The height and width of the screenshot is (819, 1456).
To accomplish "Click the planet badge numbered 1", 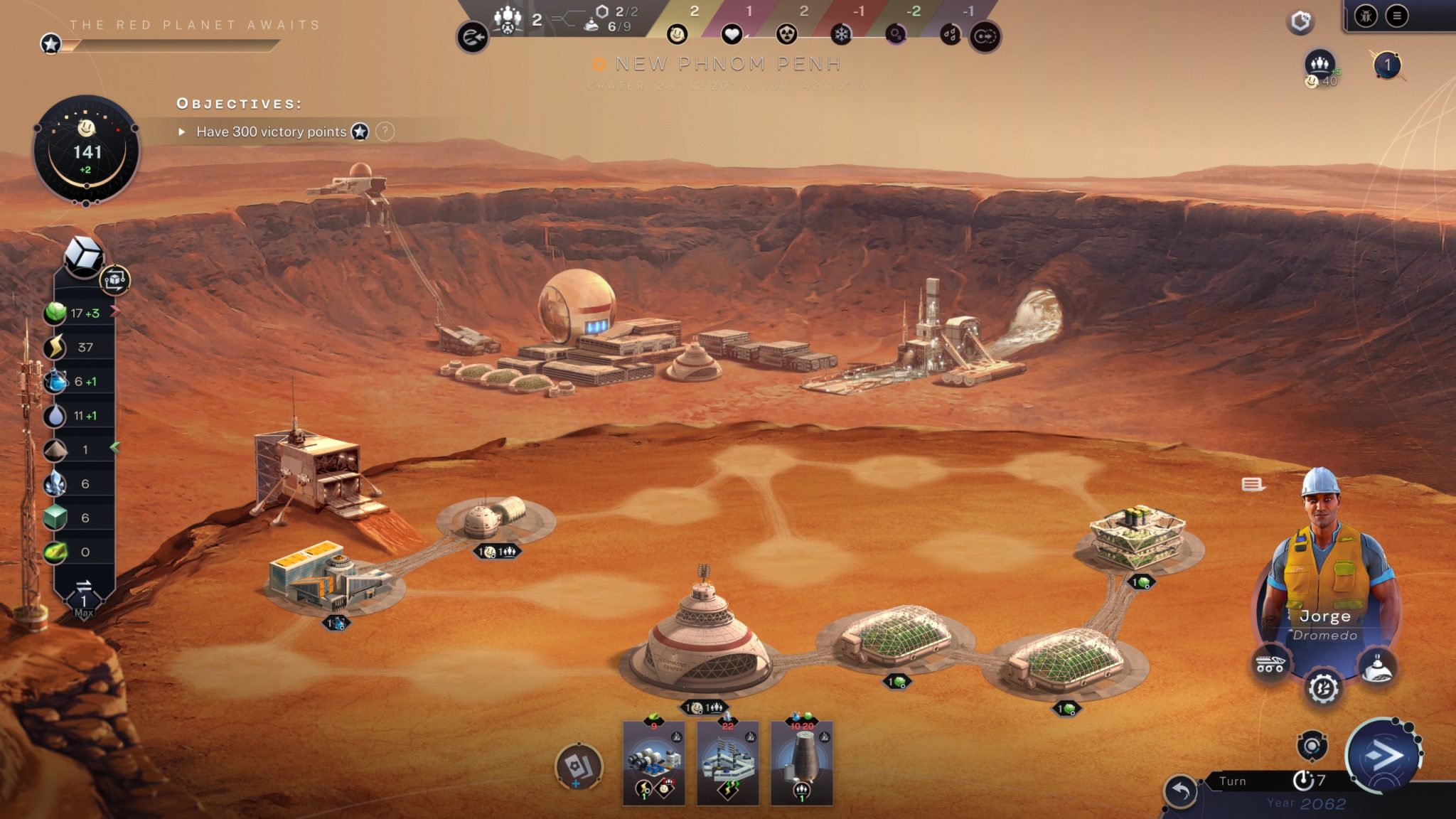I will pos(1387,66).
